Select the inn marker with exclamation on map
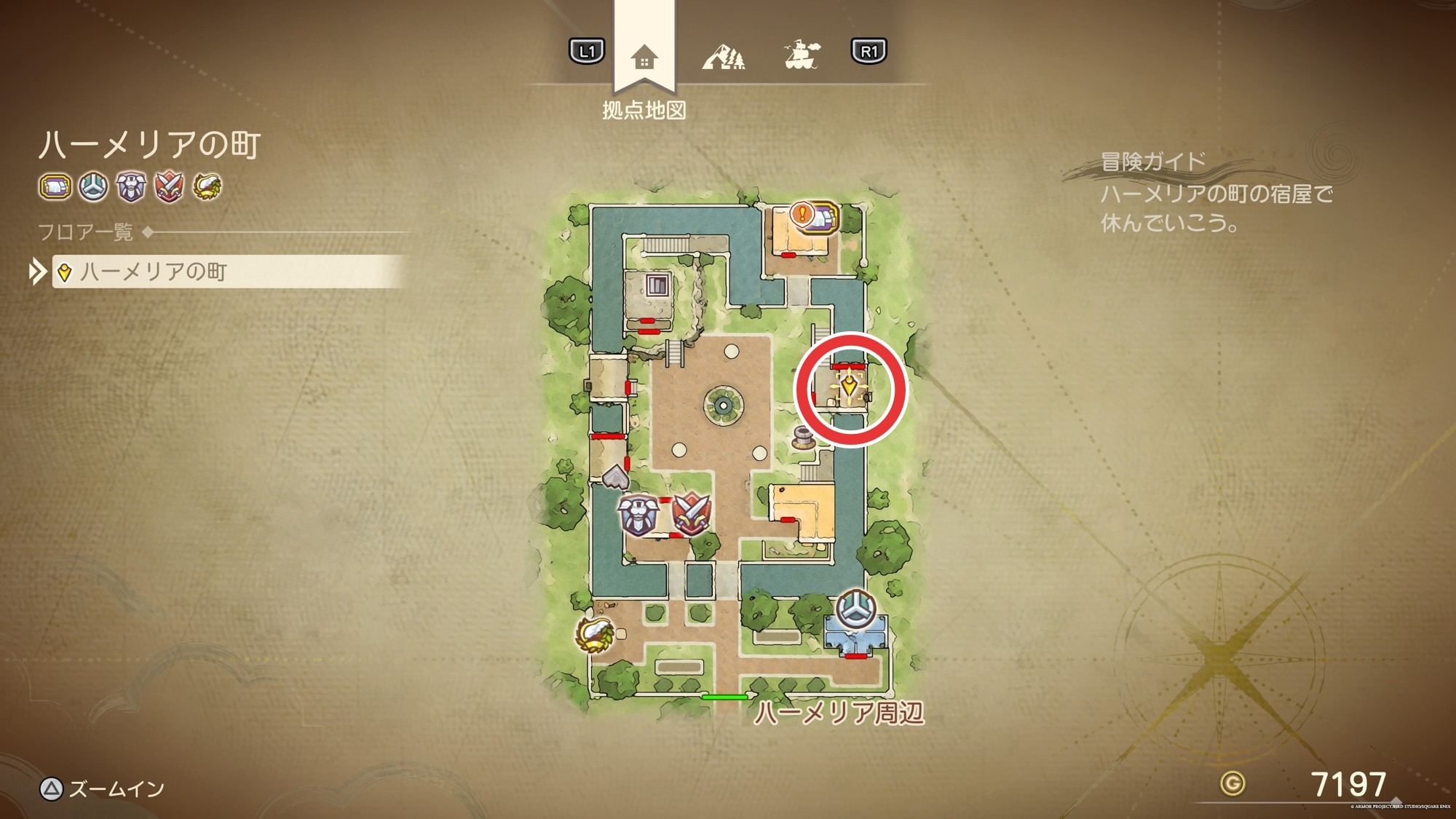1456x819 pixels. coord(815,216)
